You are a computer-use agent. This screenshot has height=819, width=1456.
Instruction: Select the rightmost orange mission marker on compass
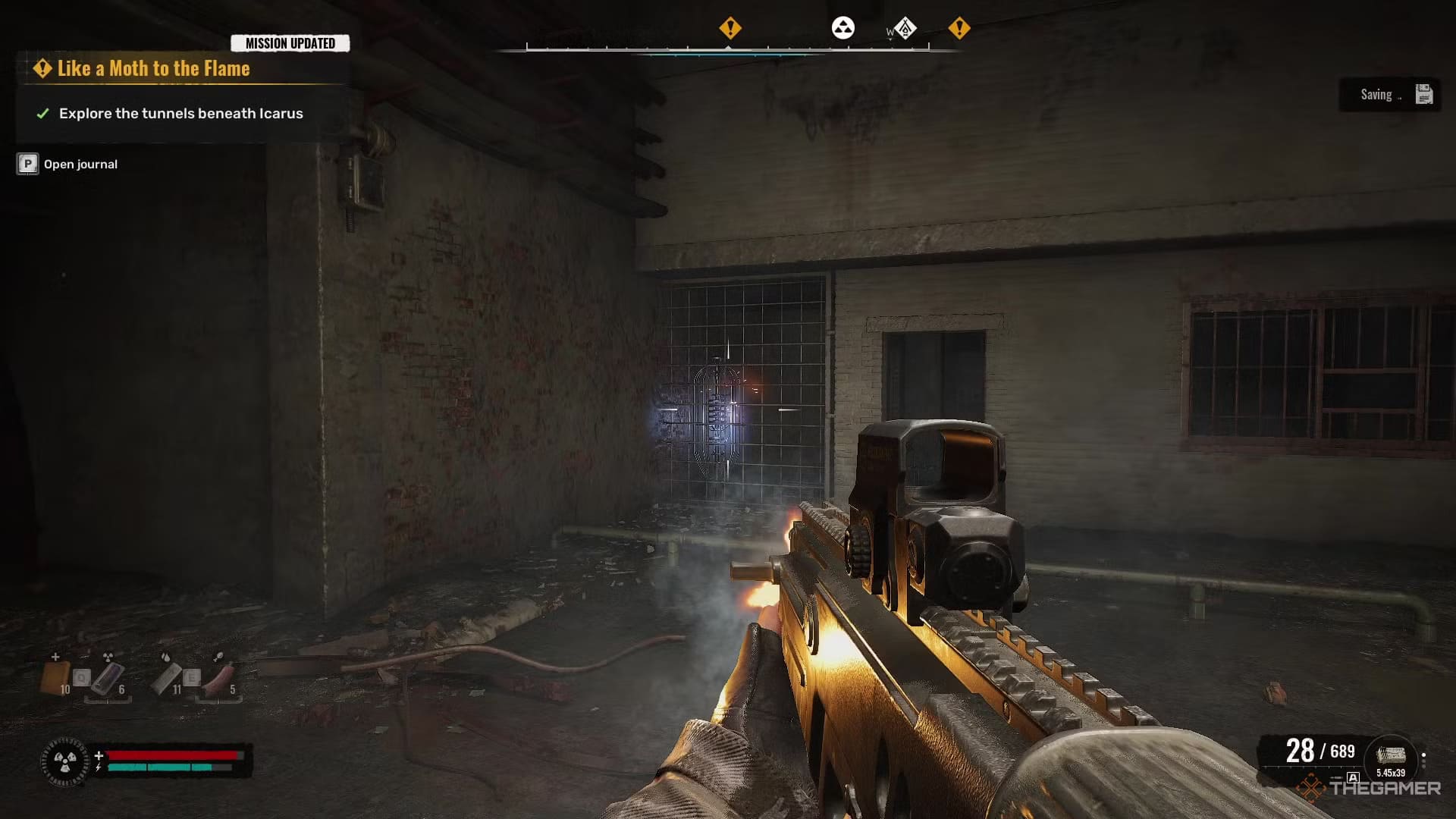(x=959, y=28)
